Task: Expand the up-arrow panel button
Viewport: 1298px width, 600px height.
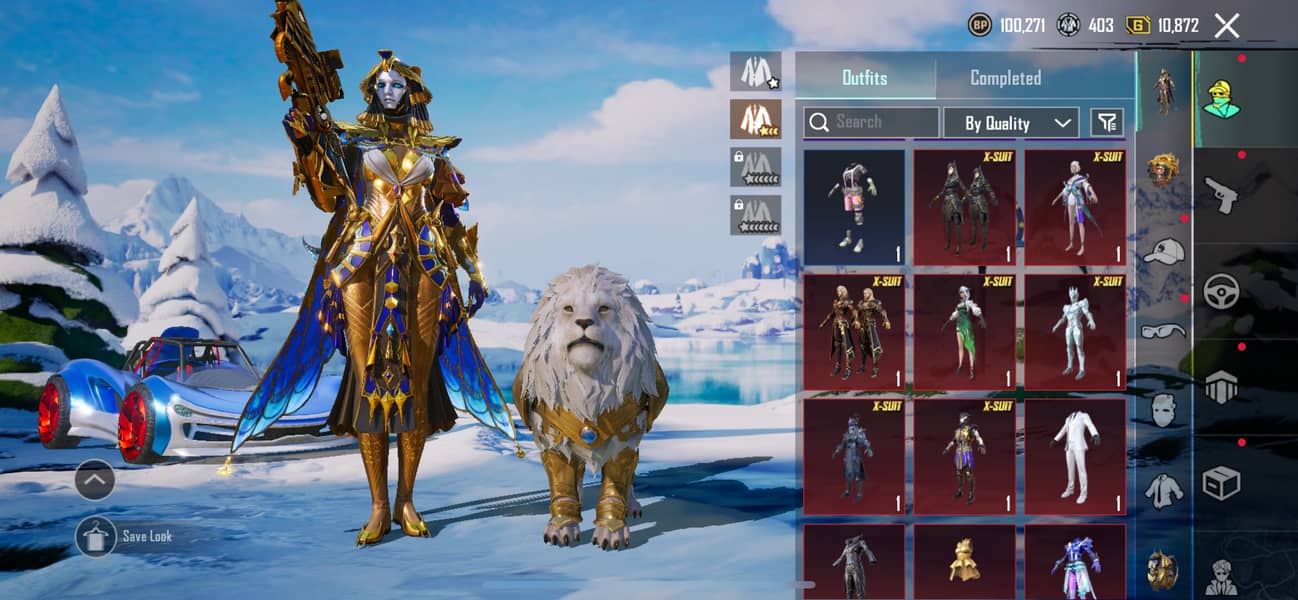Action: click(95, 479)
